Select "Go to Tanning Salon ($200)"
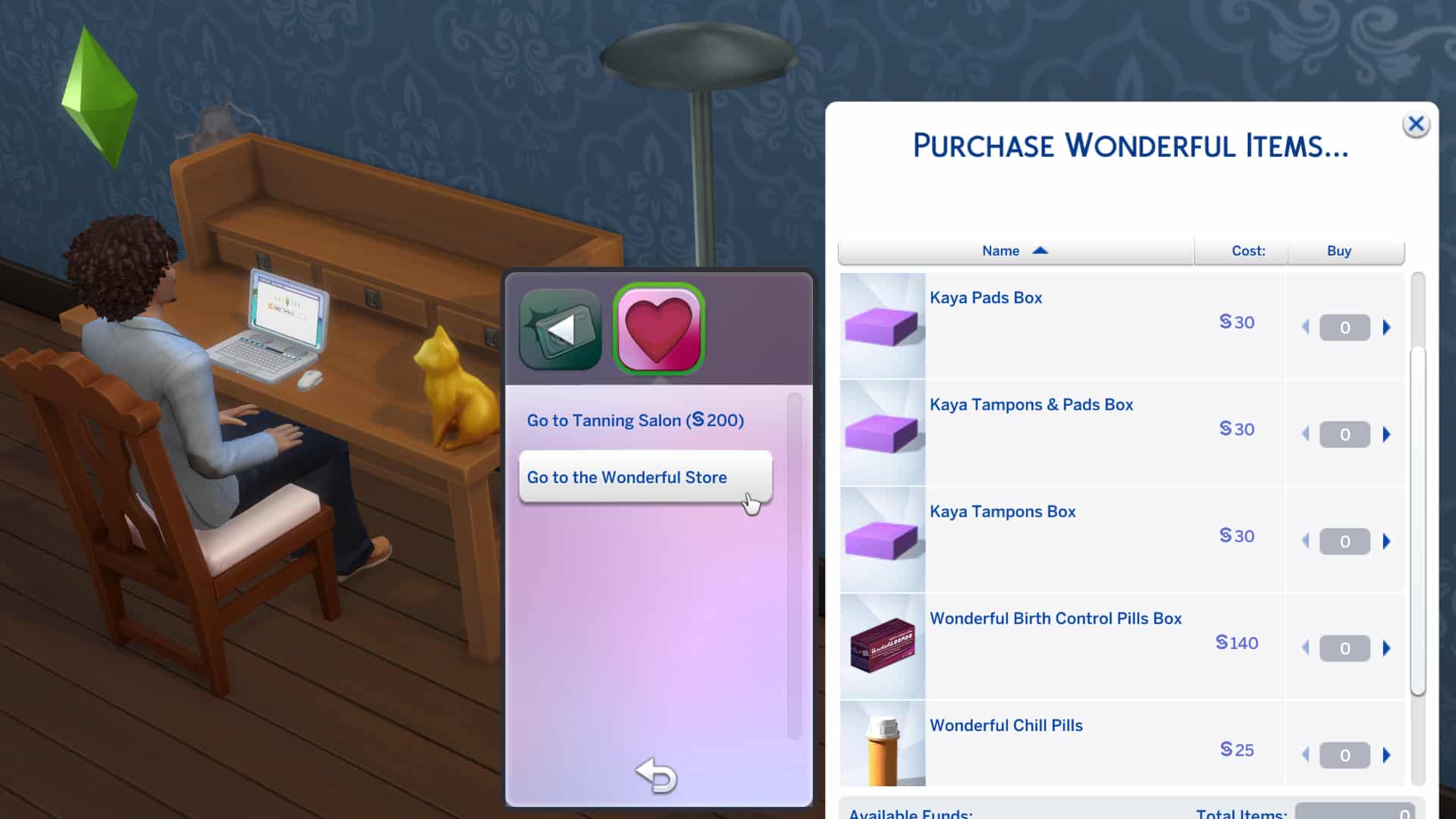 point(635,420)
